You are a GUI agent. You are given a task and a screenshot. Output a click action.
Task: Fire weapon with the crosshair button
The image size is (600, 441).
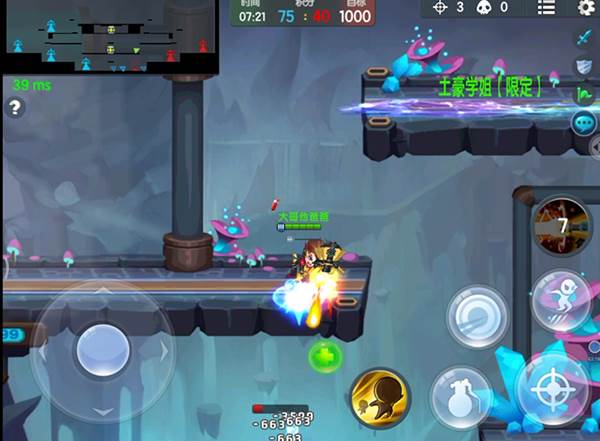click(x=551, y=391)
